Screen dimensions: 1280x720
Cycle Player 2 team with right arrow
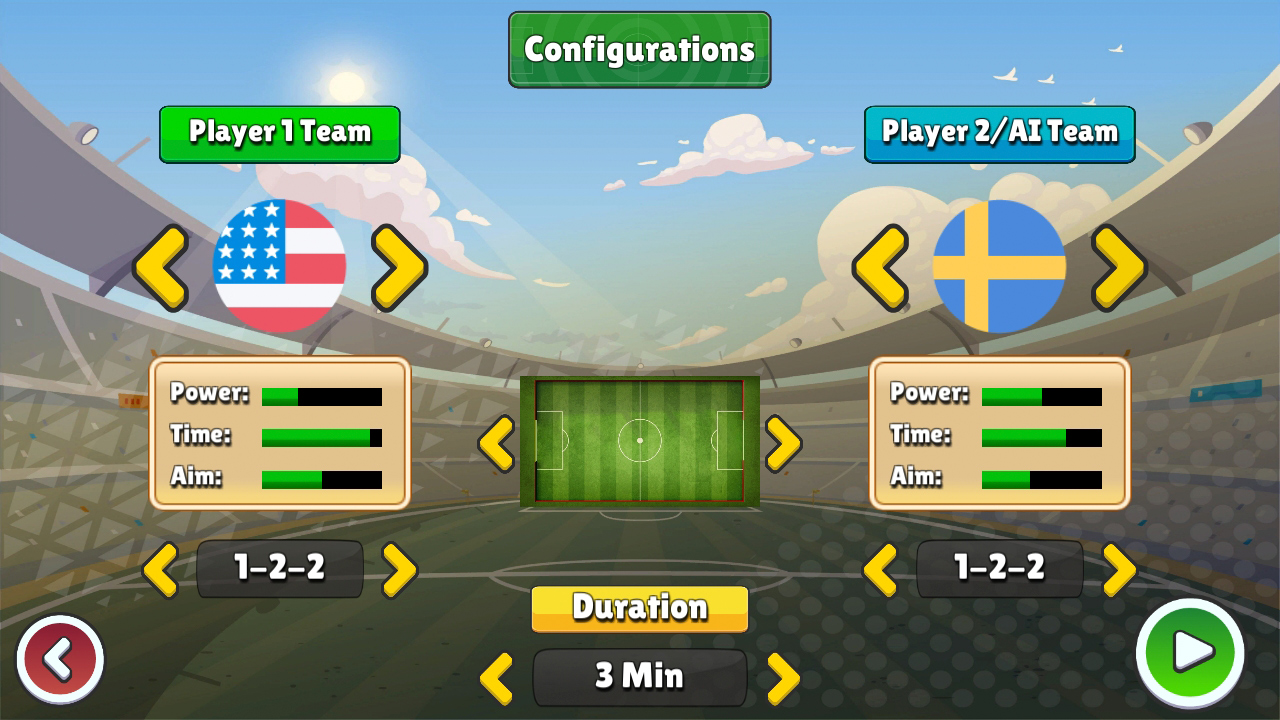click(x=1118, y=268)
